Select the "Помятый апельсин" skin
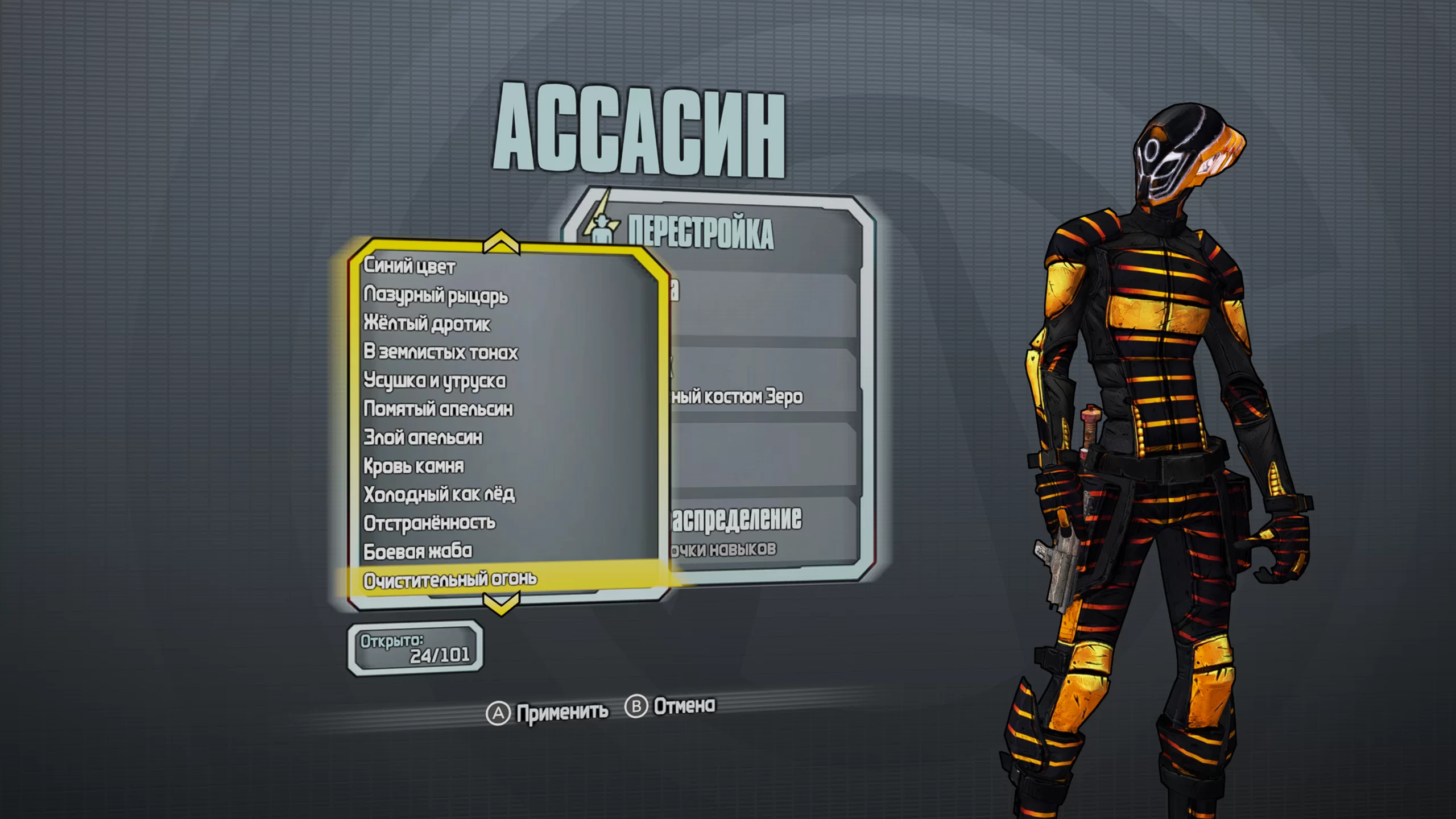Image resolution: width=1456 pixels, height=819 pixels. [x=438, y=409]
